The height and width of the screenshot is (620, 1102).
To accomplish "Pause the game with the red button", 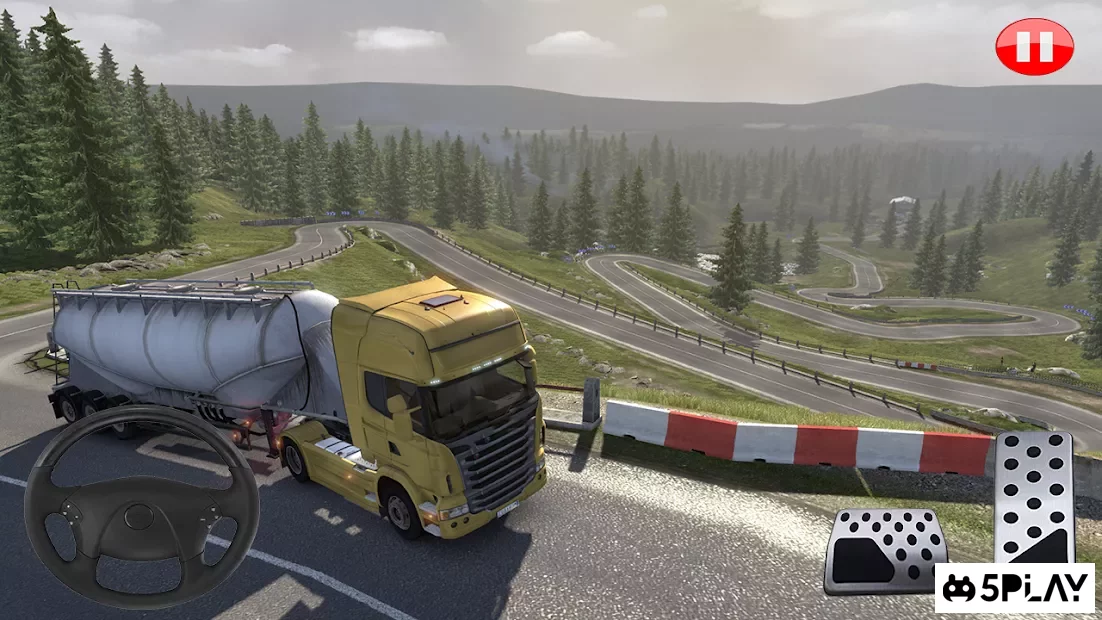I will tap(1034, 46).
